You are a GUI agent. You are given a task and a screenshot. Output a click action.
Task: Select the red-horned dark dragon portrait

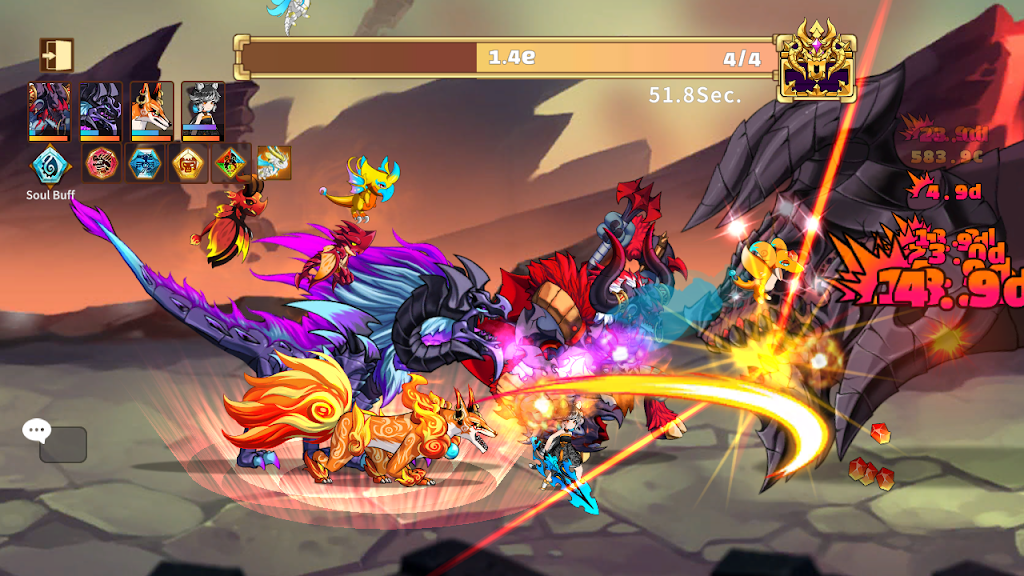49,110
